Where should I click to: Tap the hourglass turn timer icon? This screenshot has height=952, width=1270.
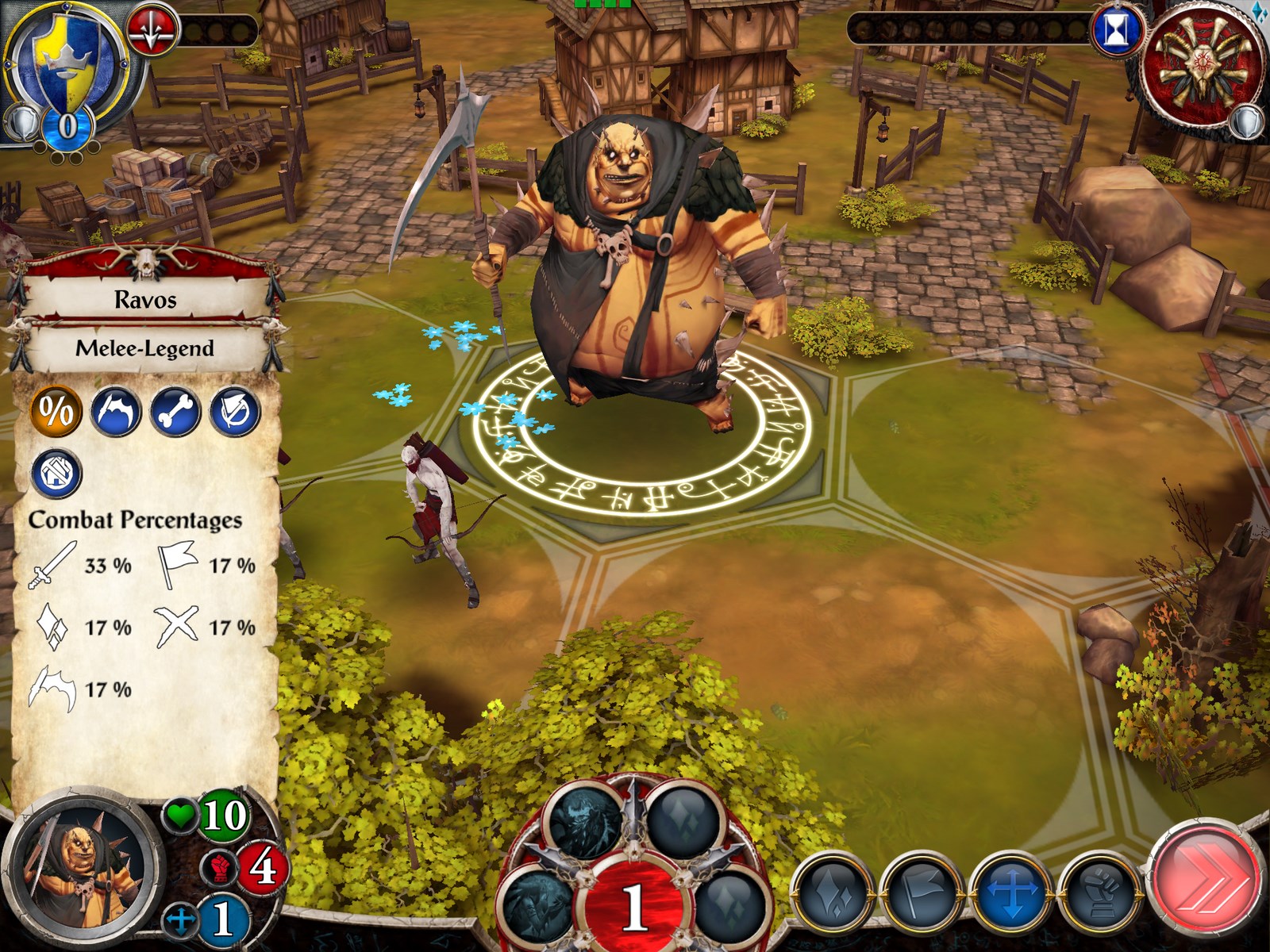pyautogui.click(x=1117, y=31)
